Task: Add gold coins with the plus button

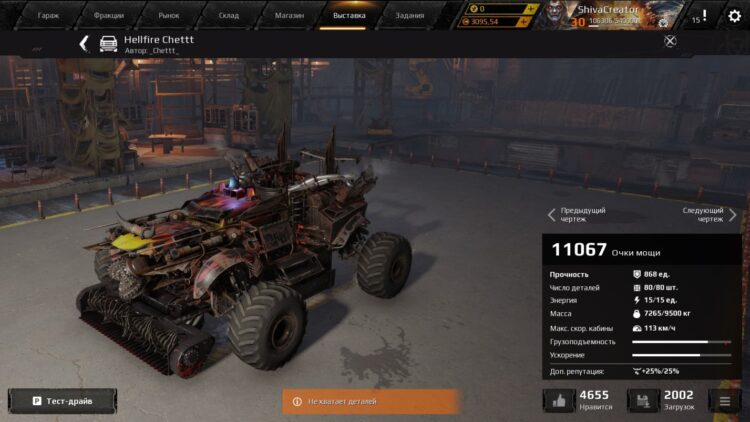Action: click(x=530, y=9)
